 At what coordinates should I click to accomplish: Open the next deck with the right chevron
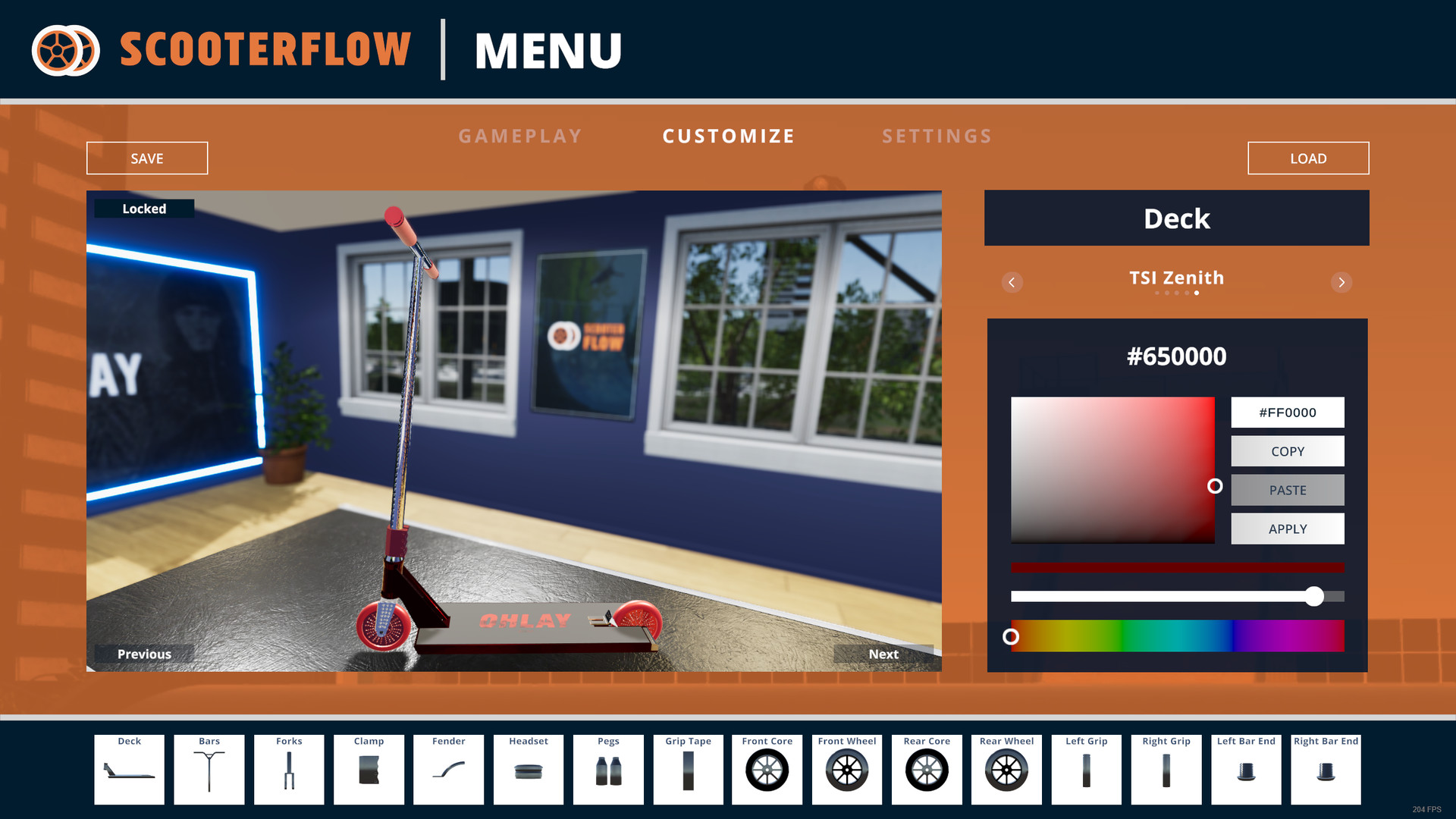(x=1341, y=282)
